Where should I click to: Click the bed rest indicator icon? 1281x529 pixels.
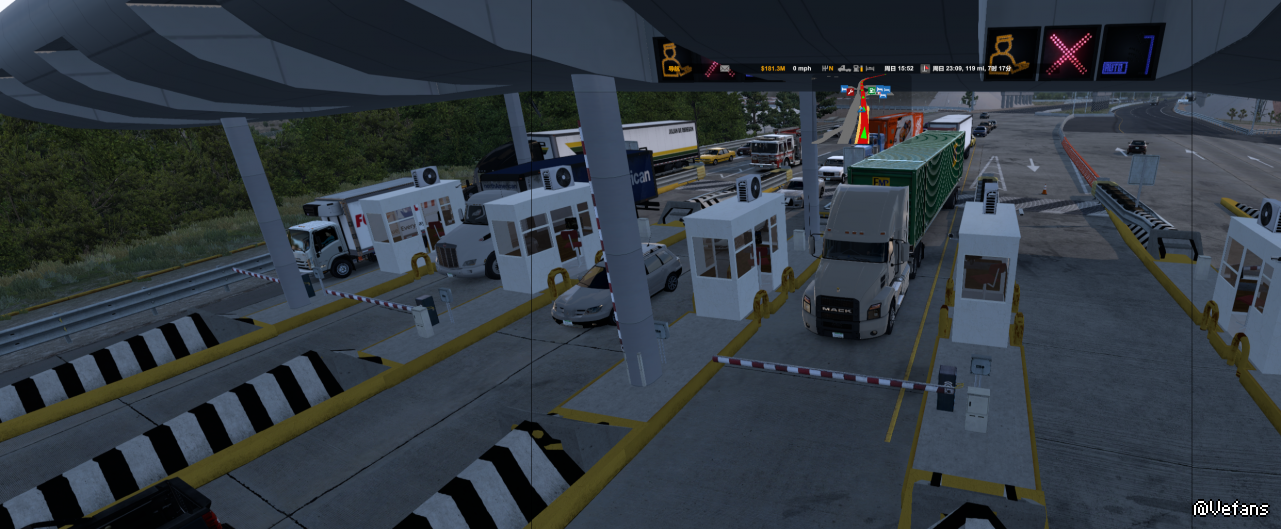pos(870,69)
